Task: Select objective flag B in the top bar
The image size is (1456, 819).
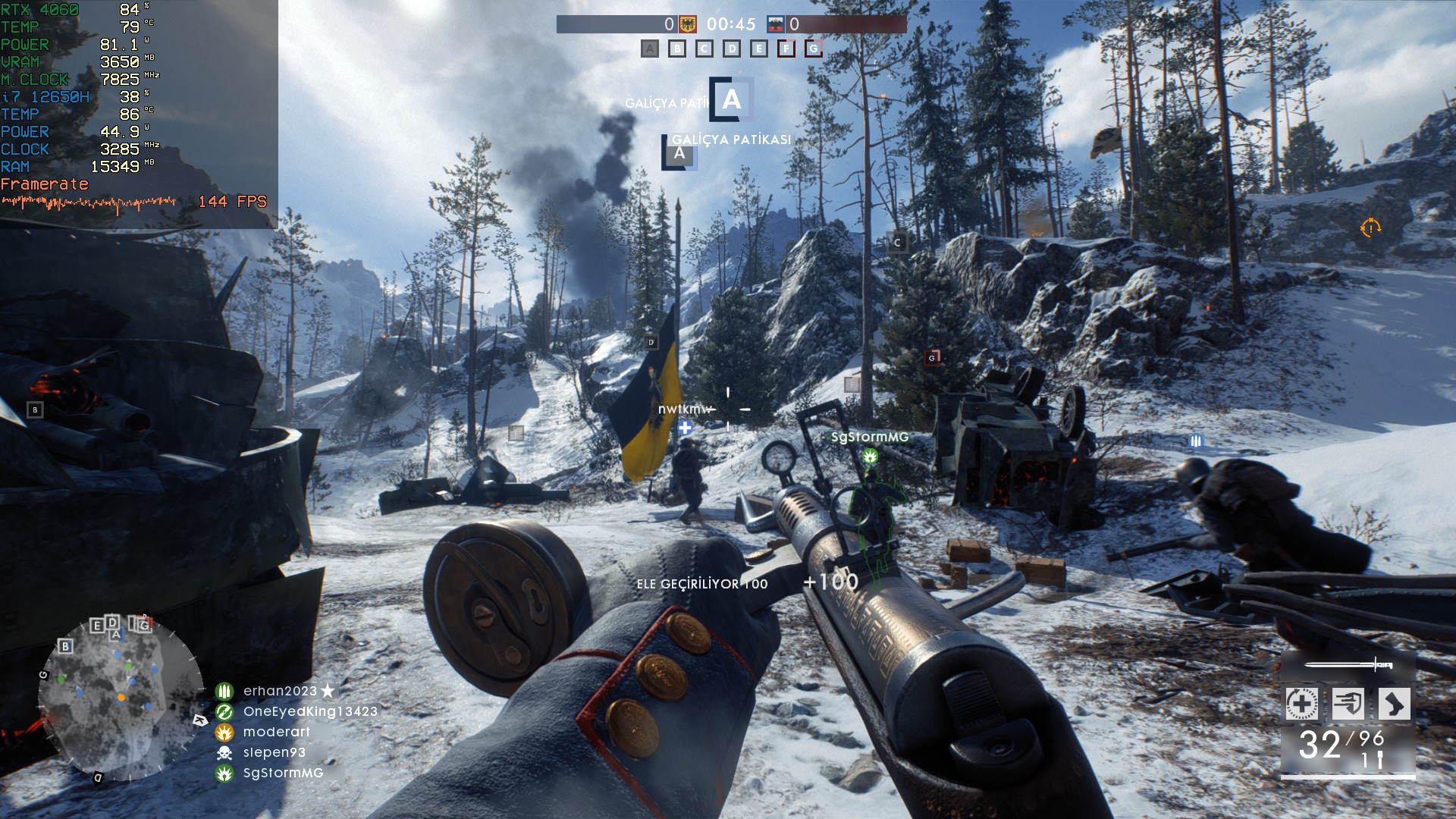Action: coord(677,49)
